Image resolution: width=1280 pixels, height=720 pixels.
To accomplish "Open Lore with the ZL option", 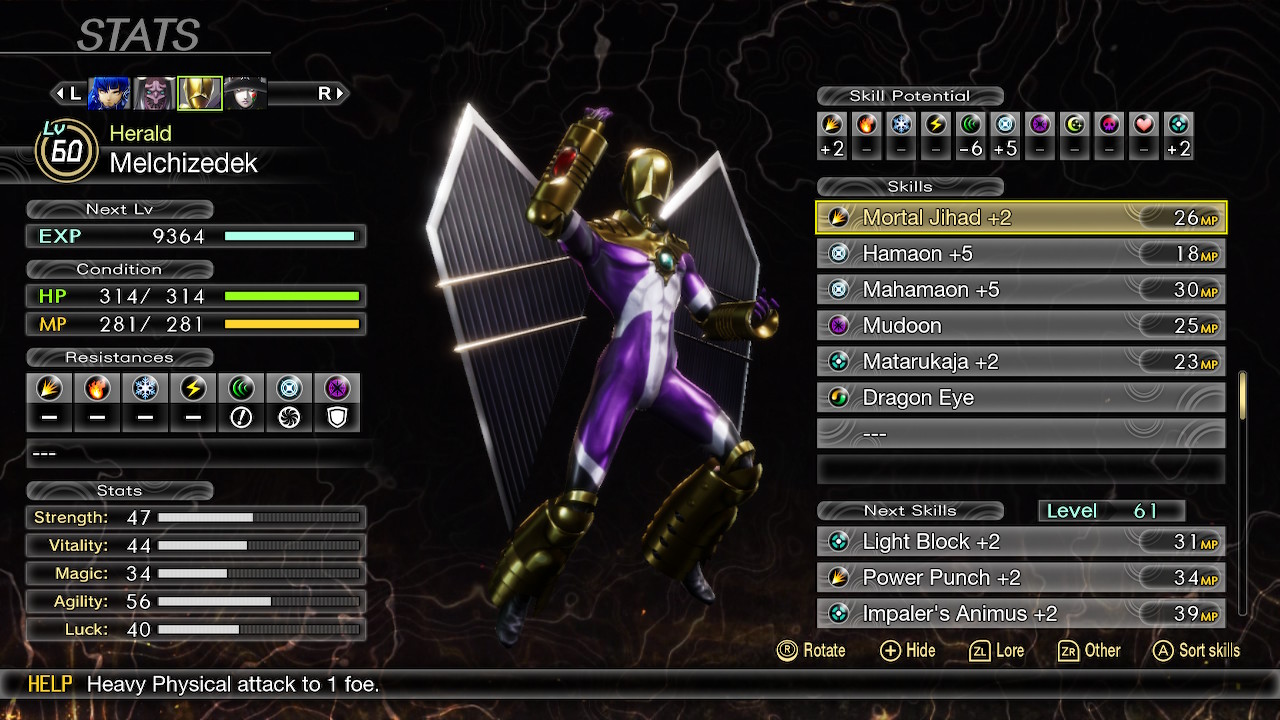I will (997, 650).
